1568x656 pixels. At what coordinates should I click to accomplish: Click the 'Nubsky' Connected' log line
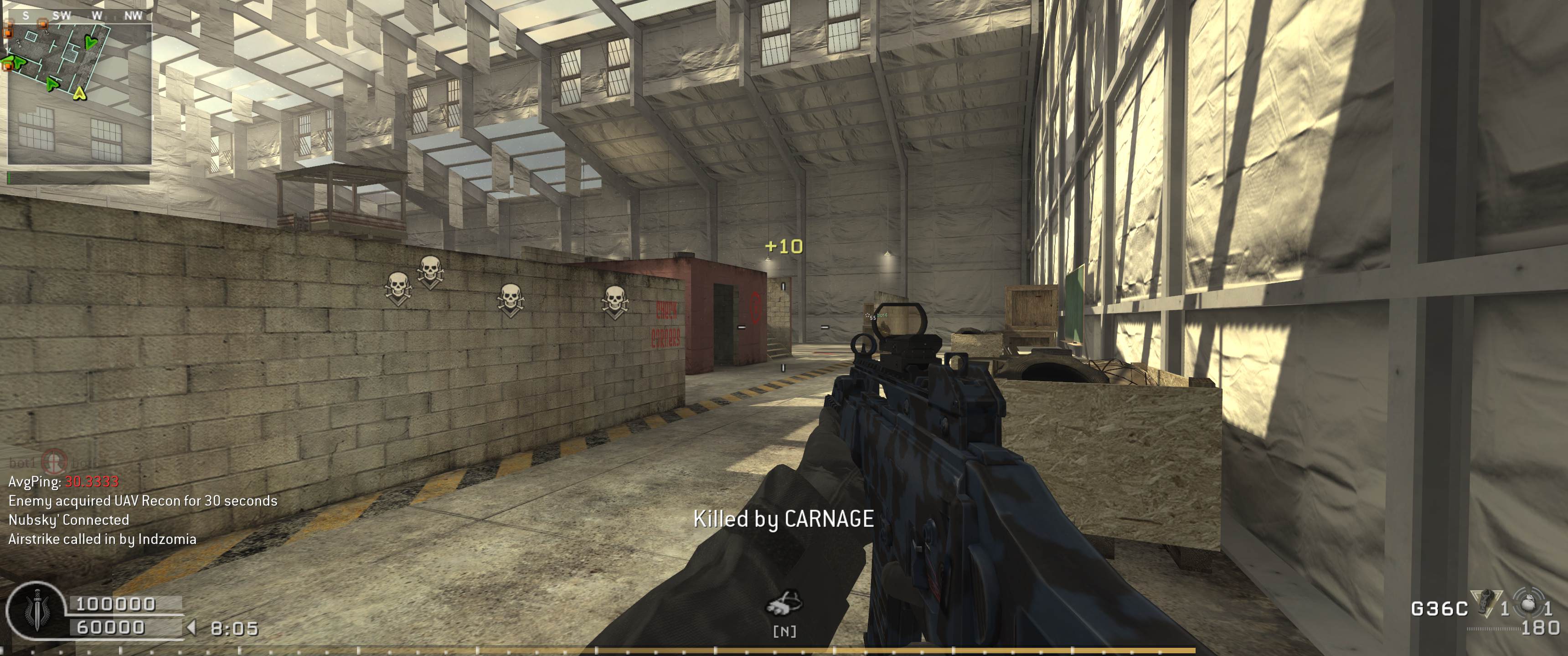coord(69,520)
